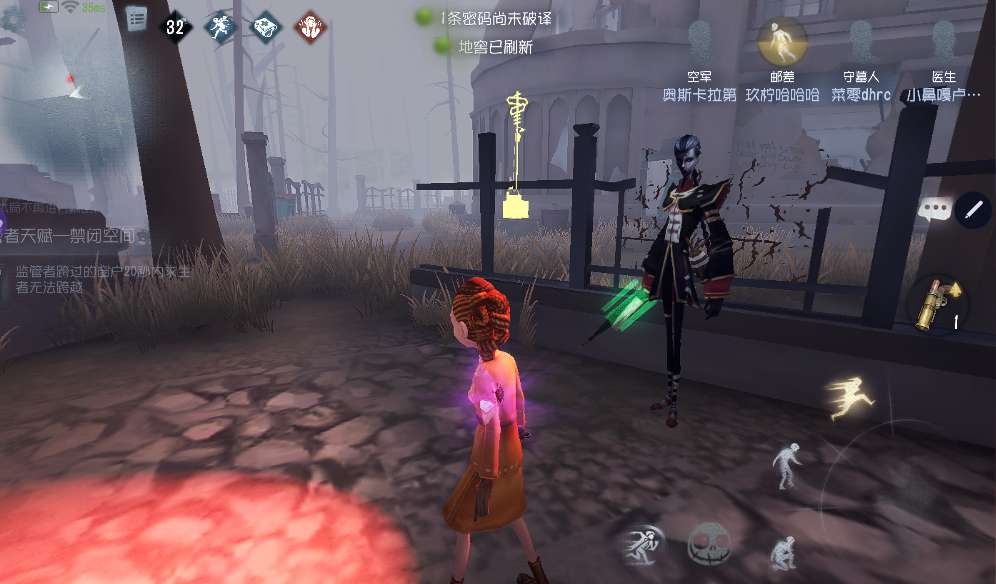Select the teal book talent icon
The width and height of the screenshot is (996, 584).
point(266,27)
